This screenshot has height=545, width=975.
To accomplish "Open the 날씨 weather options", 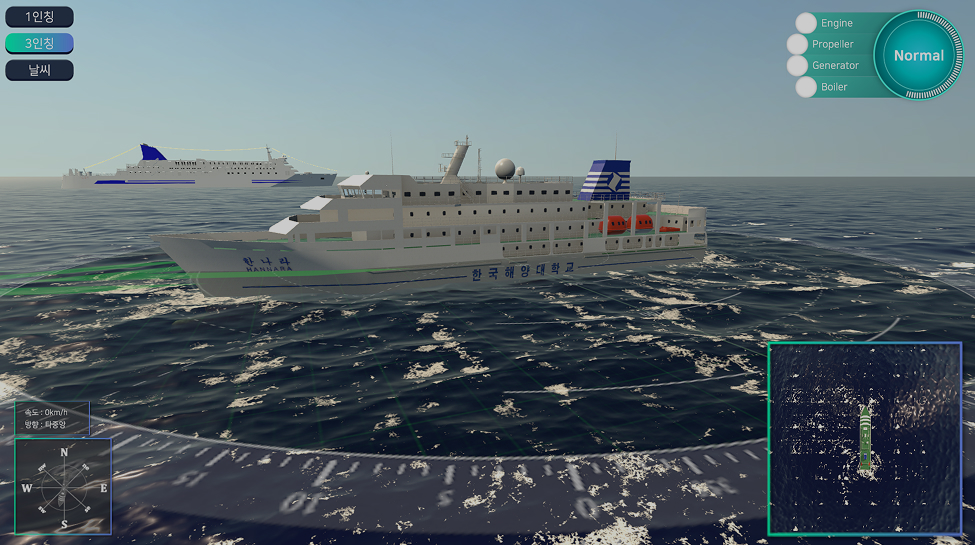I will (x=39, y=70).
